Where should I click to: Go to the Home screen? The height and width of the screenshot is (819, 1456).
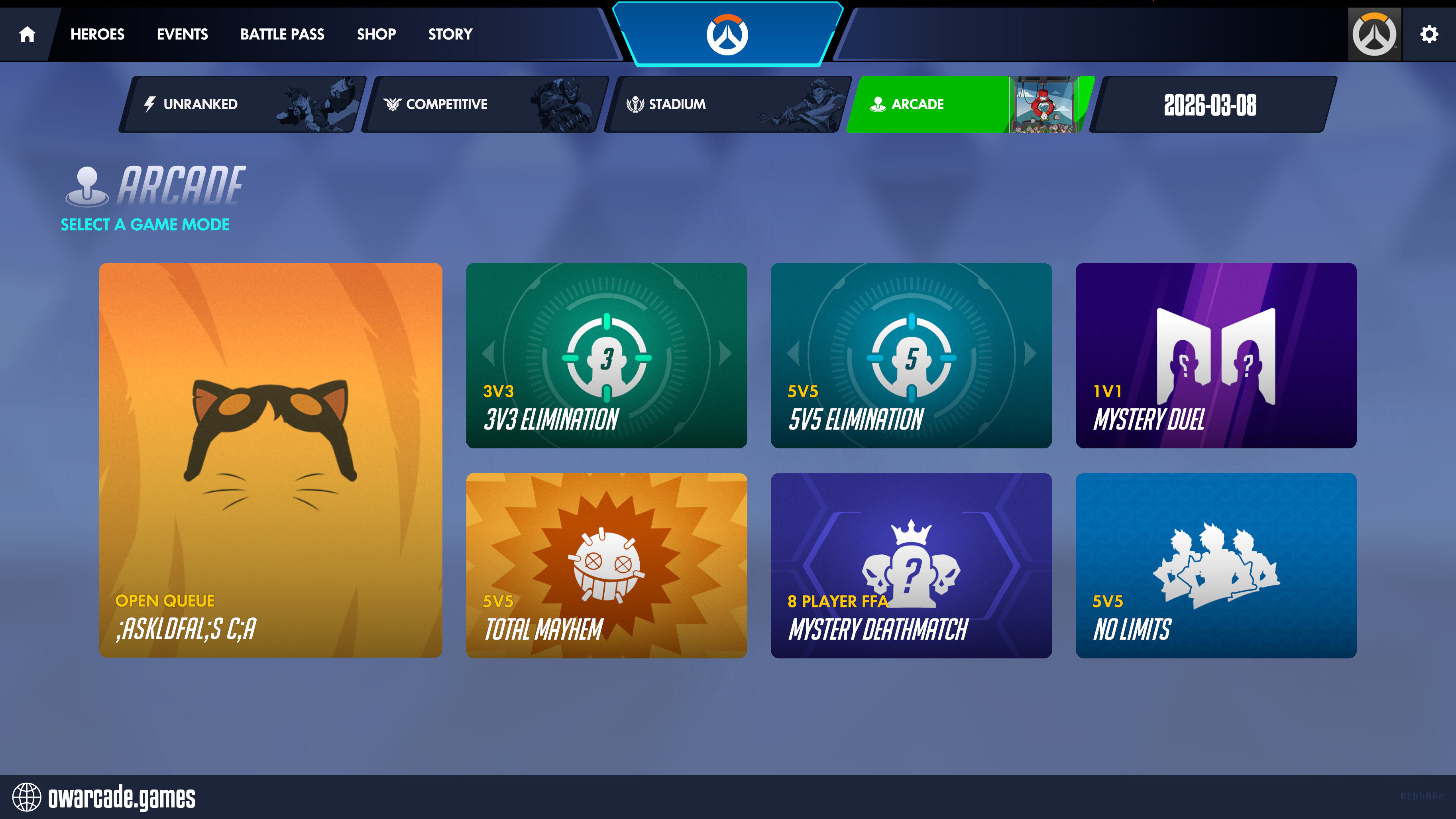point(27,35)
